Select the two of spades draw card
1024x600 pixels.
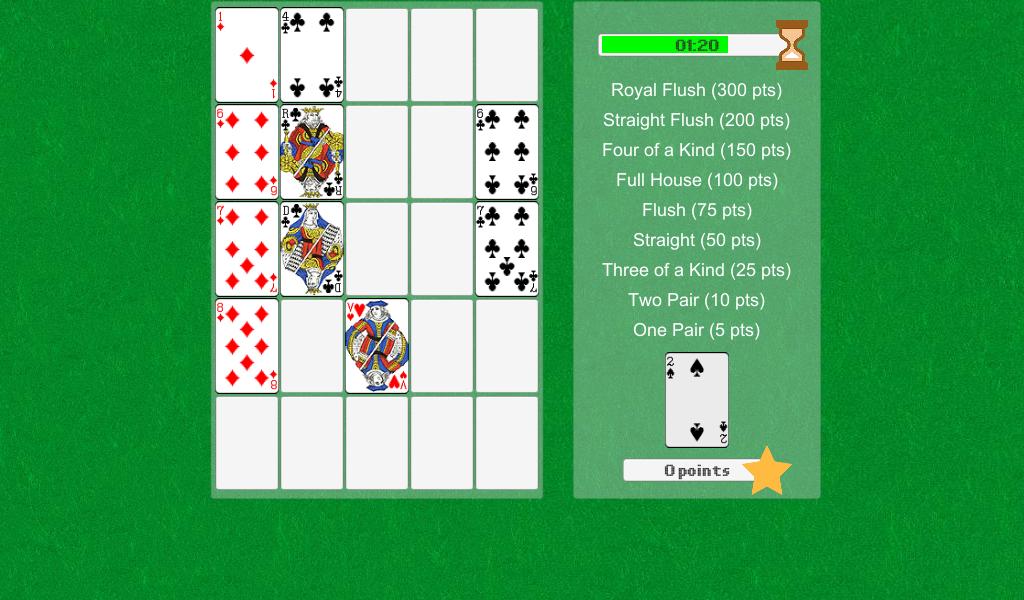(x=697, y=400)
